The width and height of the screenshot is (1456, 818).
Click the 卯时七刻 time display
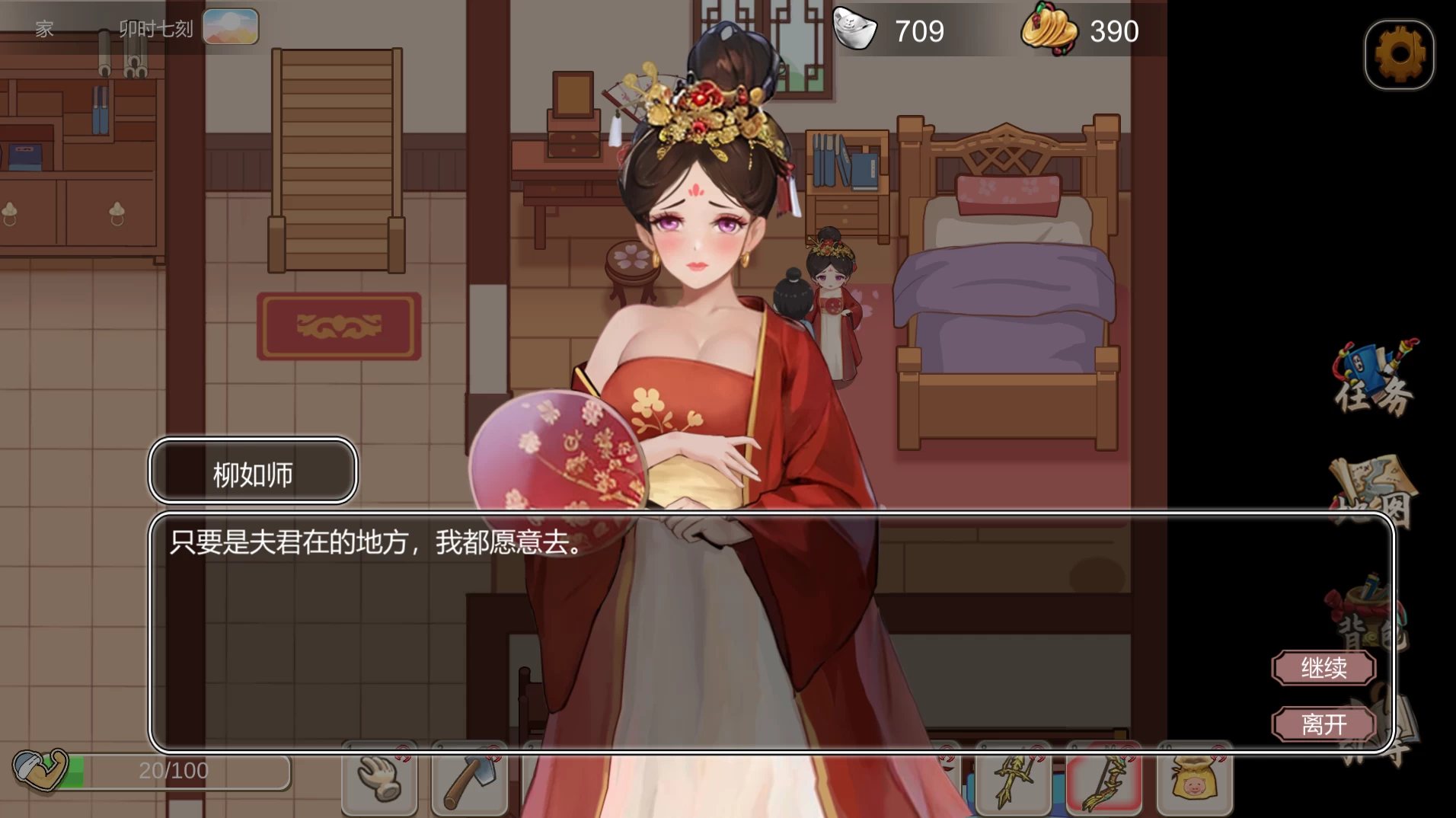156,29
